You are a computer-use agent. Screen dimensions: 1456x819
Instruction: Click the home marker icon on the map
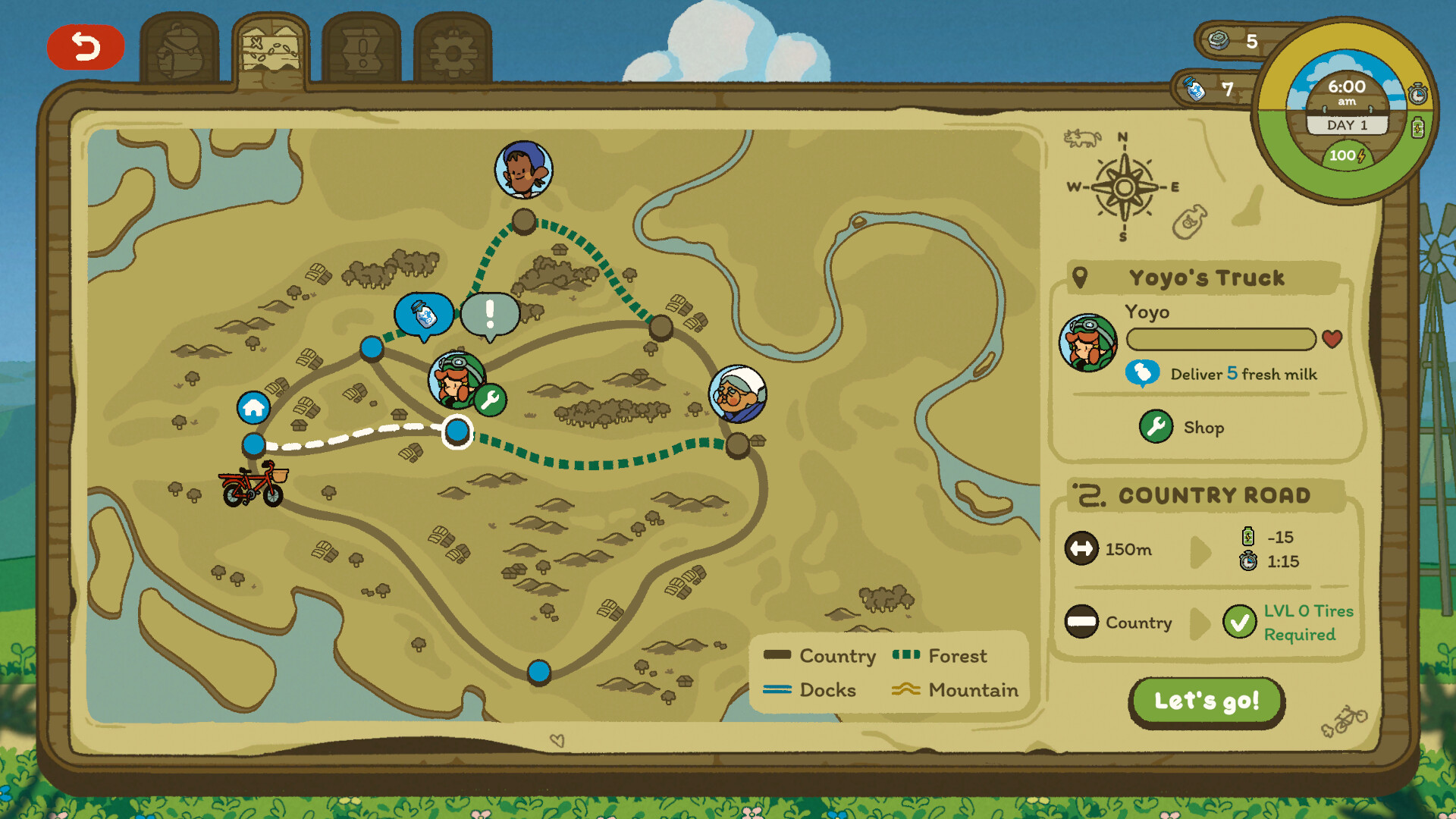click(x=253, y=409)
